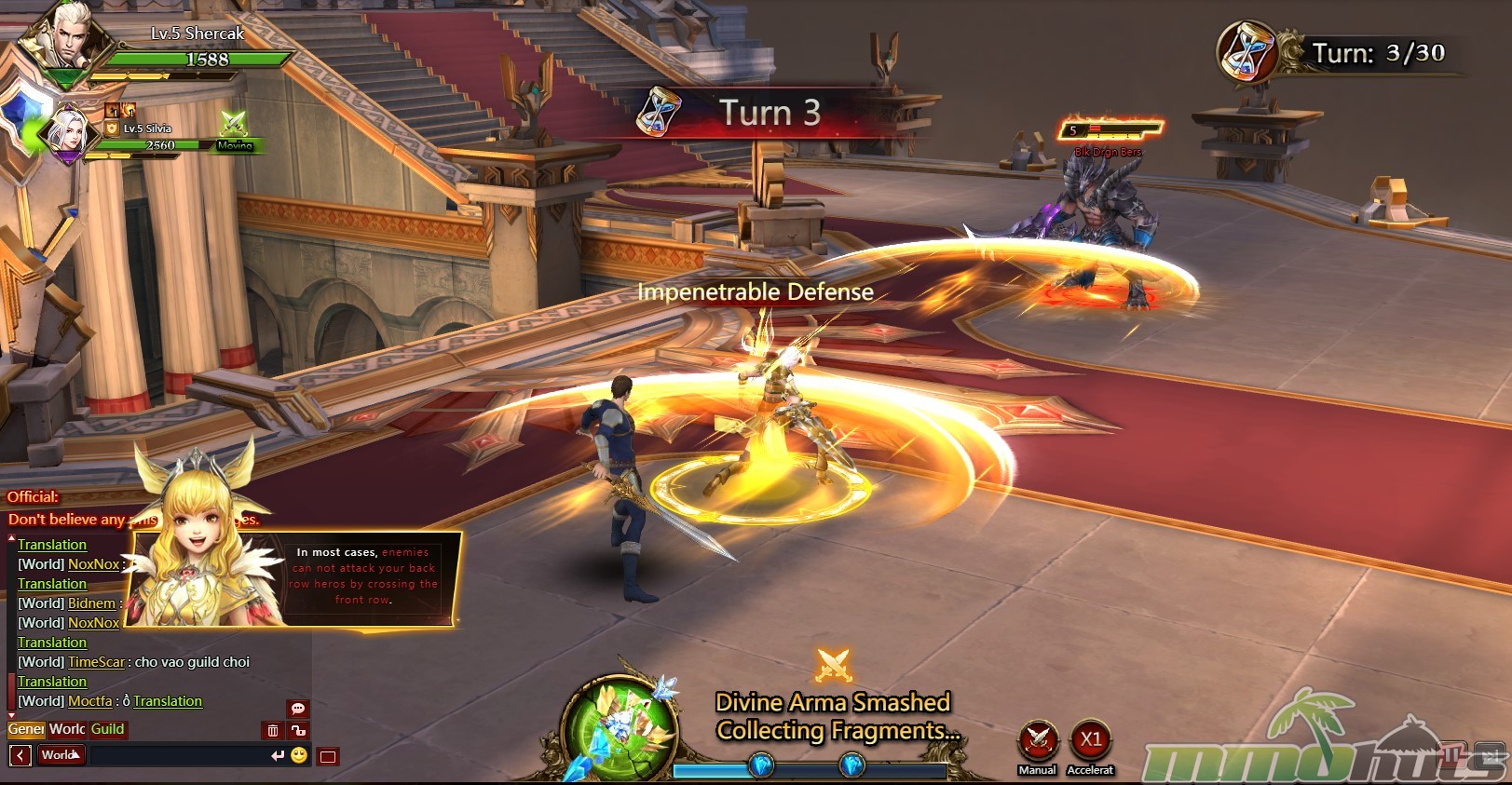
Task: Collapse chat with the left arrow button
Action: point(20,755)
